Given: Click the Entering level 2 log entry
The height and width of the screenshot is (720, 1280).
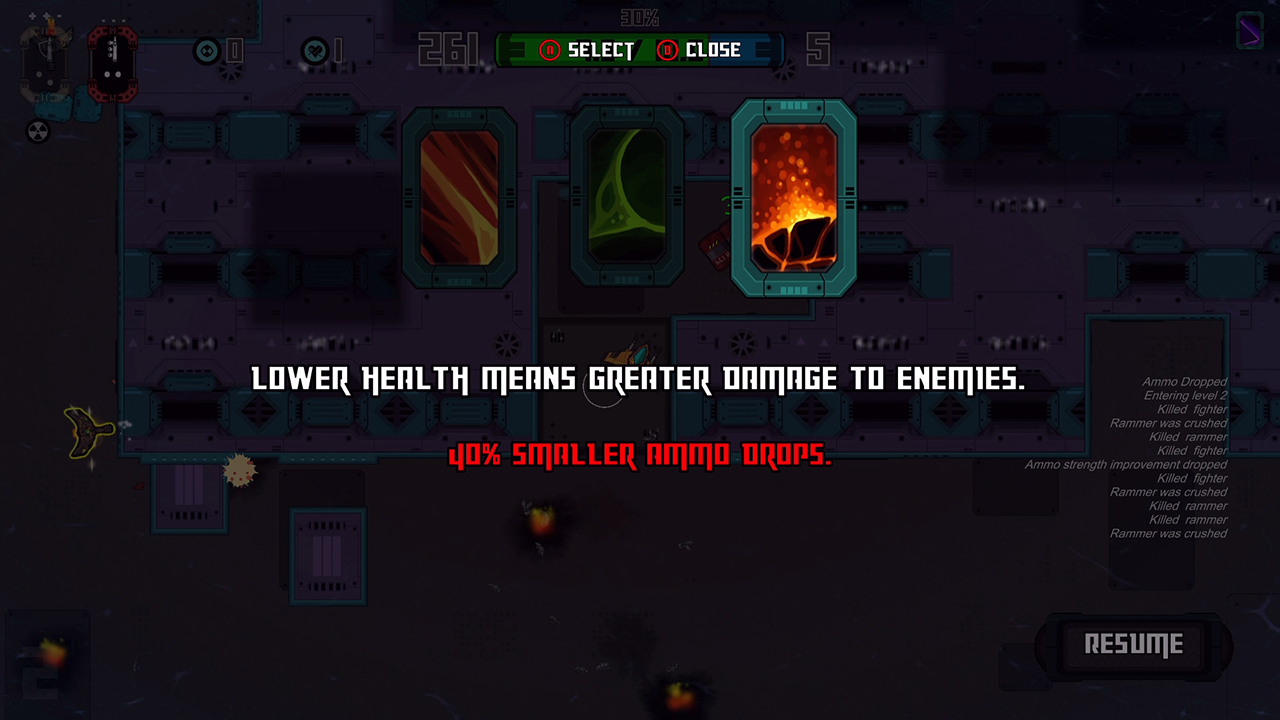Looking at the screenshot, I should (1183, 395).
